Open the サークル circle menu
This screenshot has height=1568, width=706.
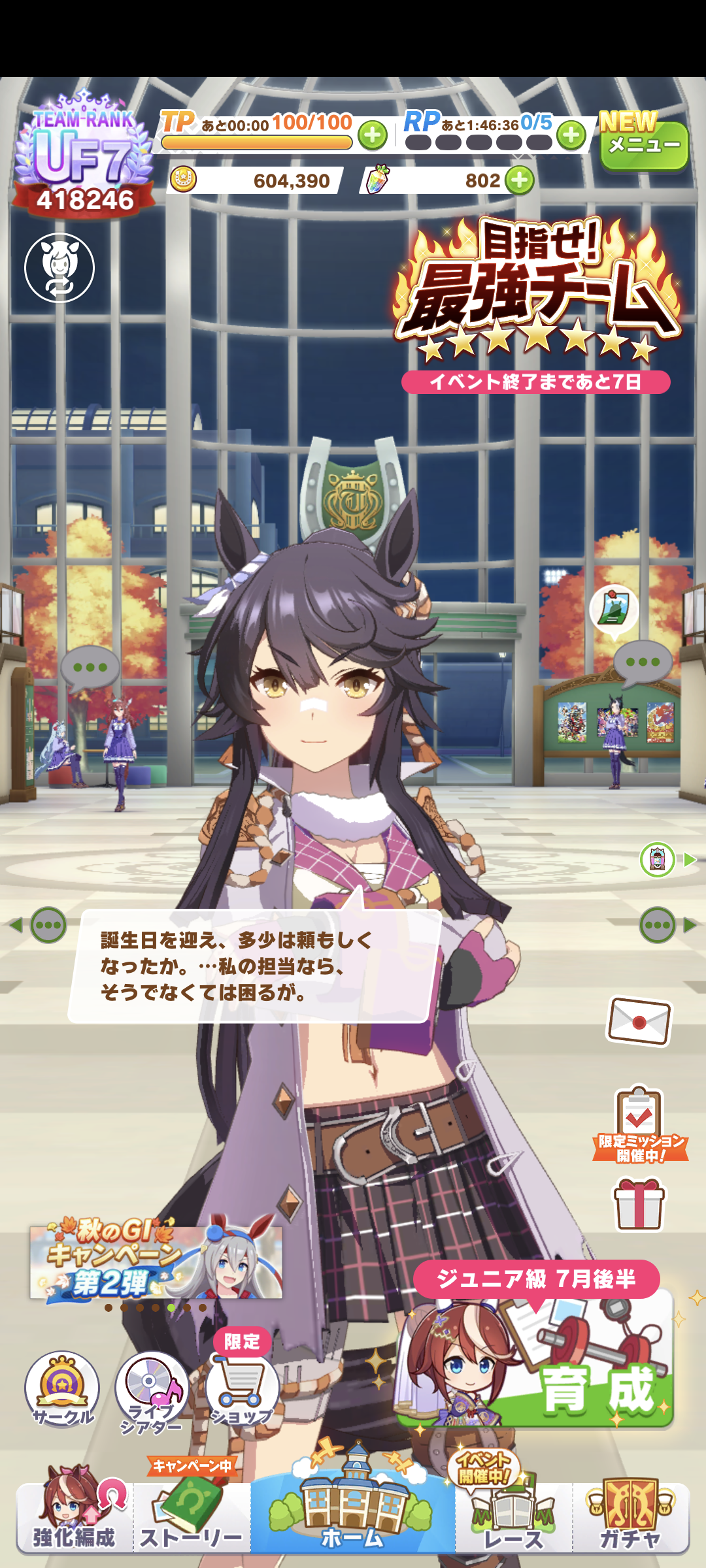62,1388
